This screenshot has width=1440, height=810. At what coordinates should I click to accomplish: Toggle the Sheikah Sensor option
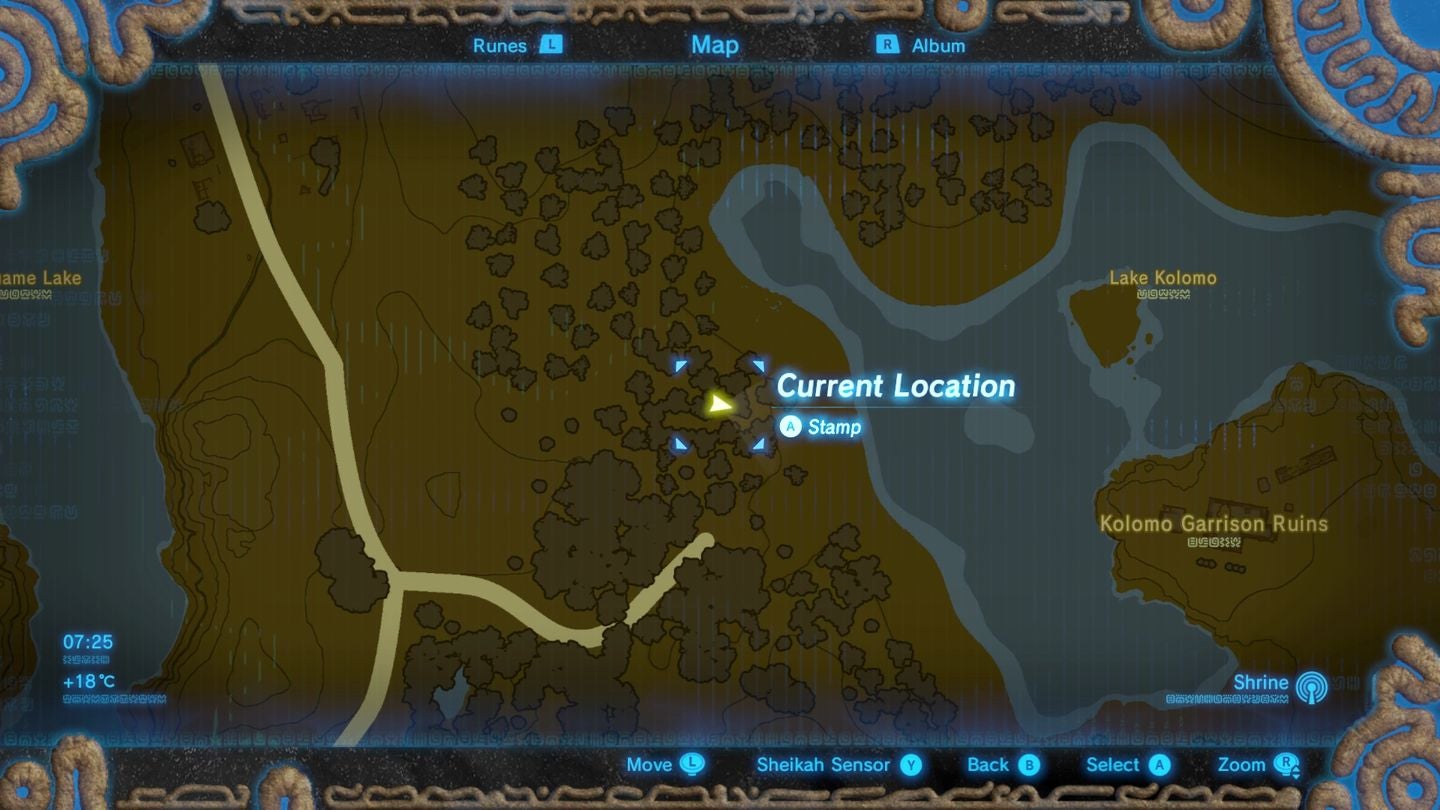(x=825, y=765)
